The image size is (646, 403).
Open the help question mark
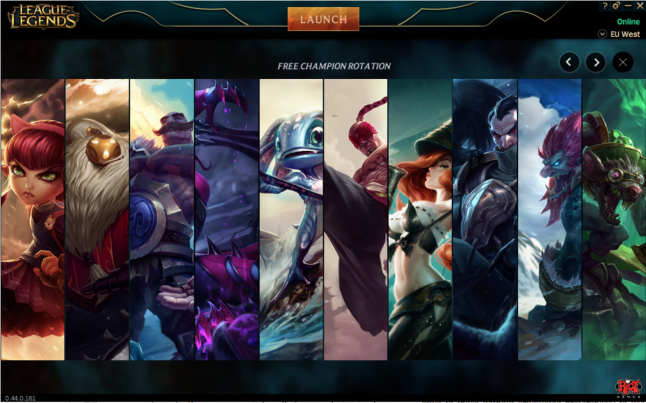click(605, 6)
